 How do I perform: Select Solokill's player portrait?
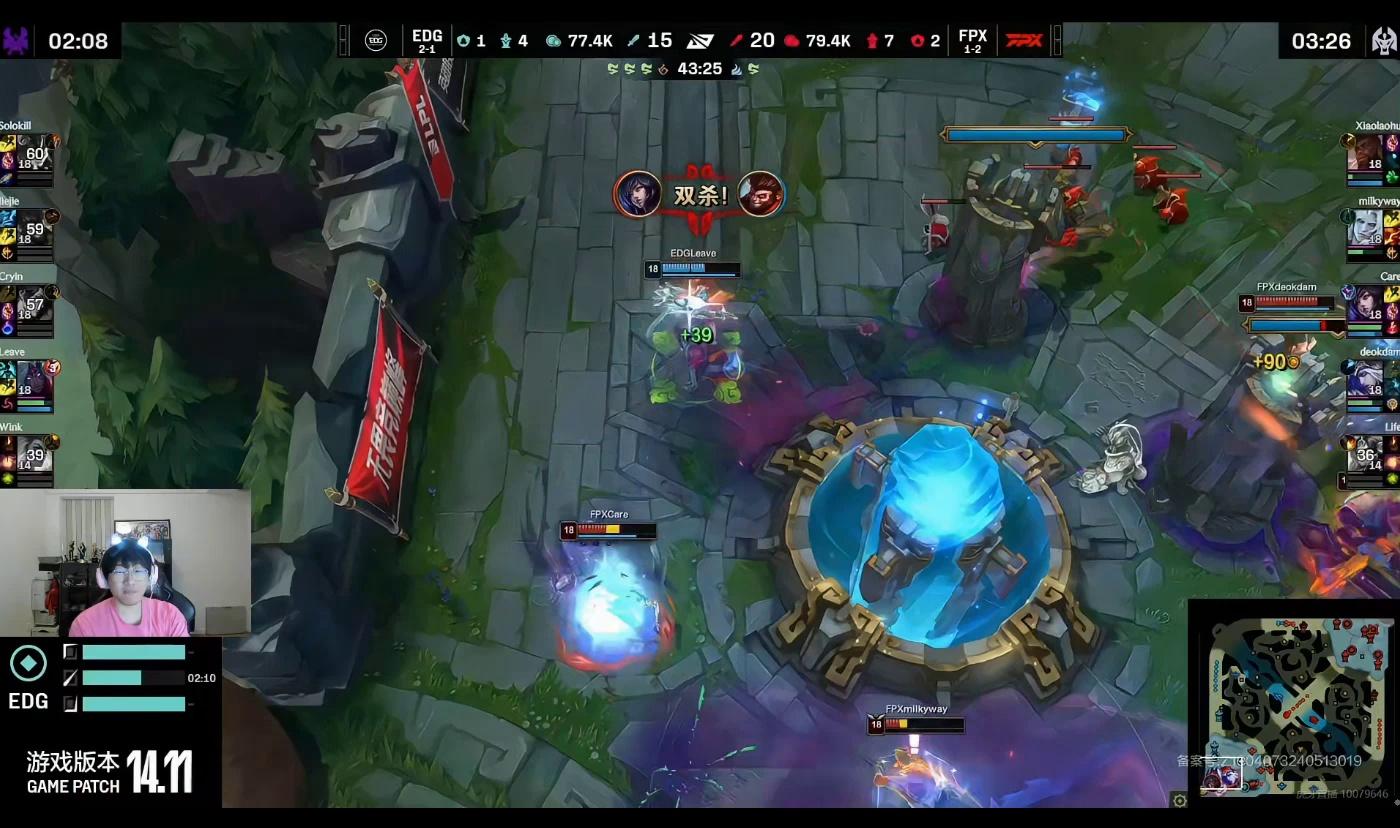(35, 154)
